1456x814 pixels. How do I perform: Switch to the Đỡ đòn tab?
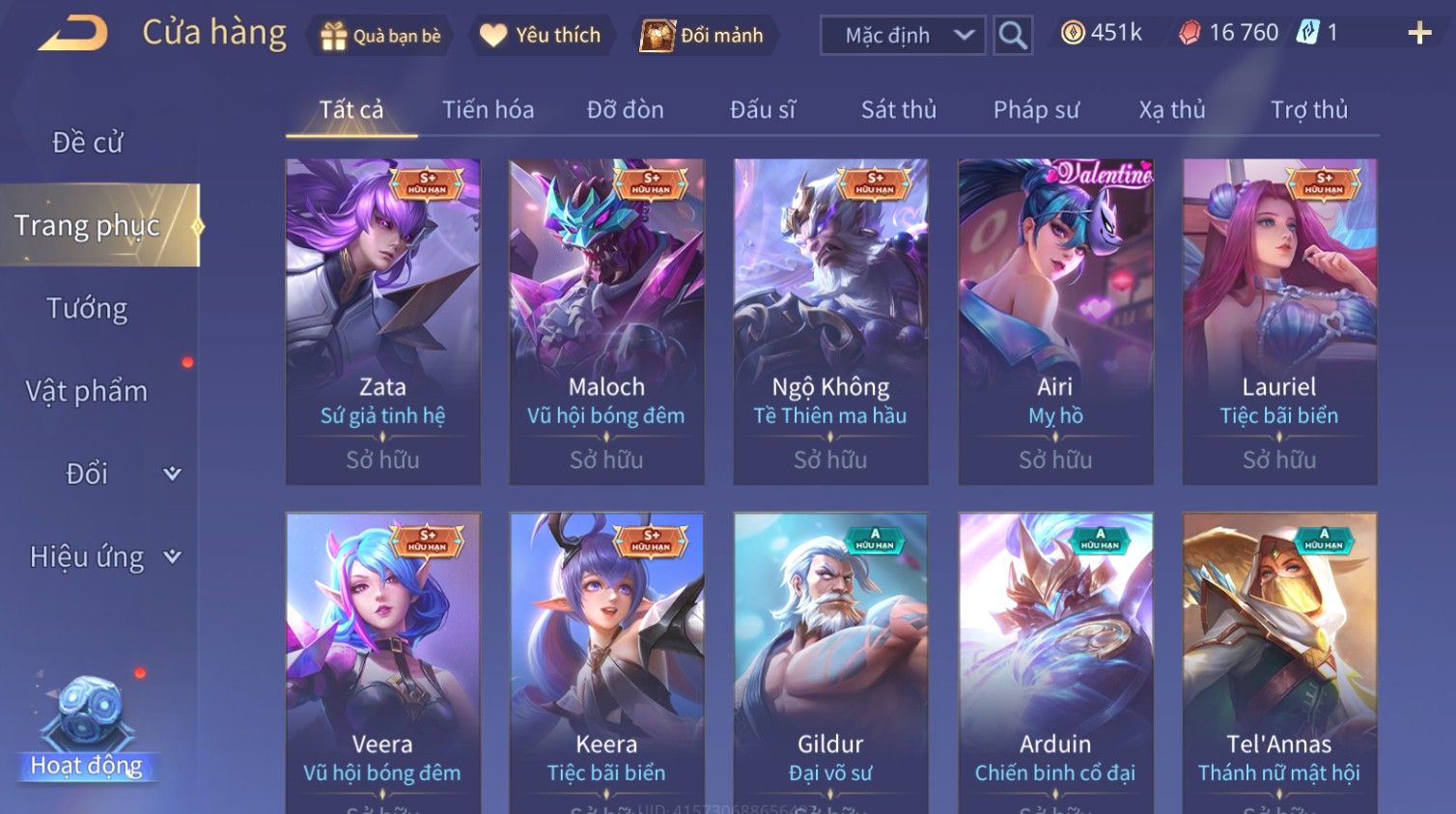(x=625, y=110)
